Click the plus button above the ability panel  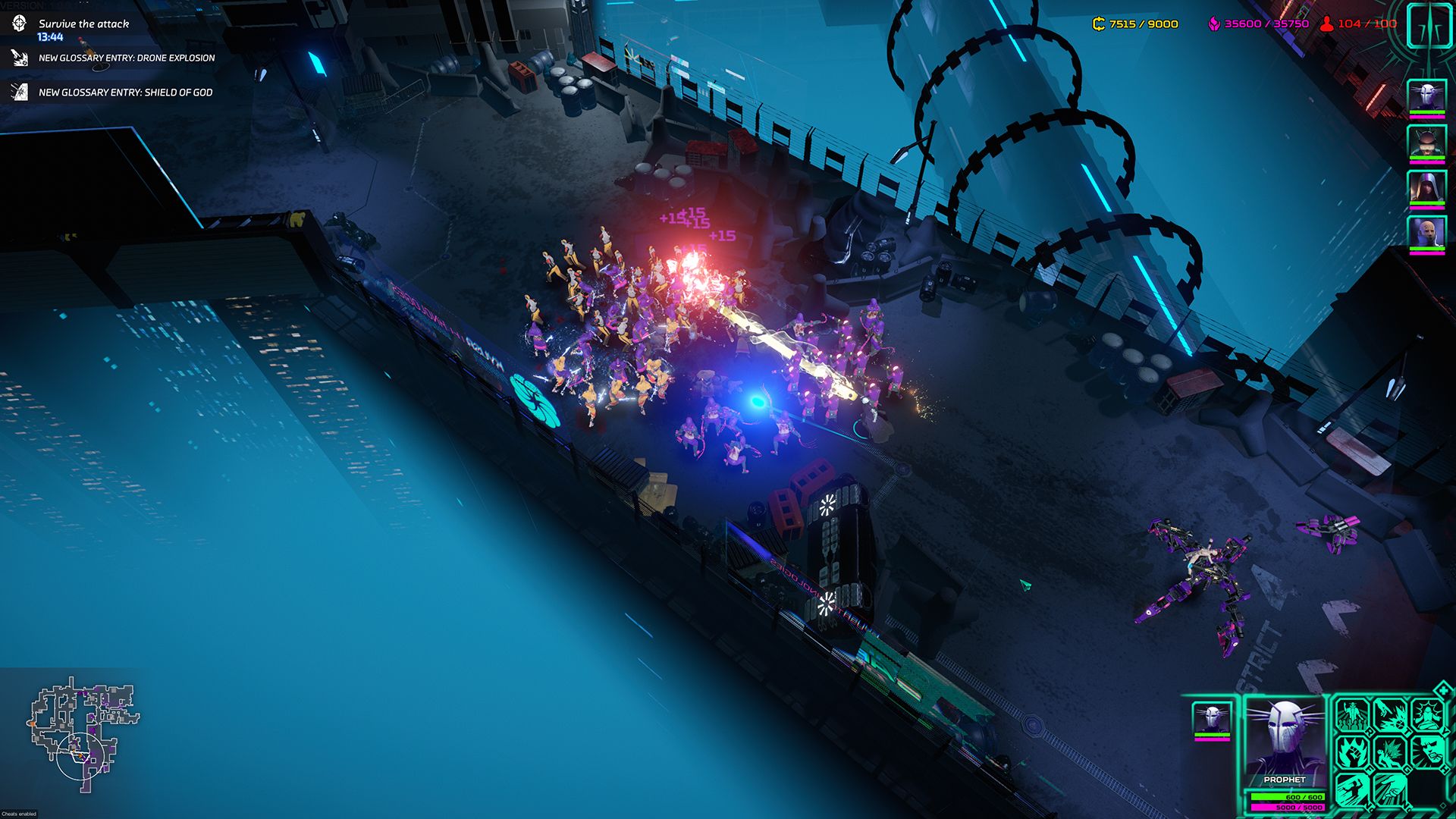click(1442, 689)
